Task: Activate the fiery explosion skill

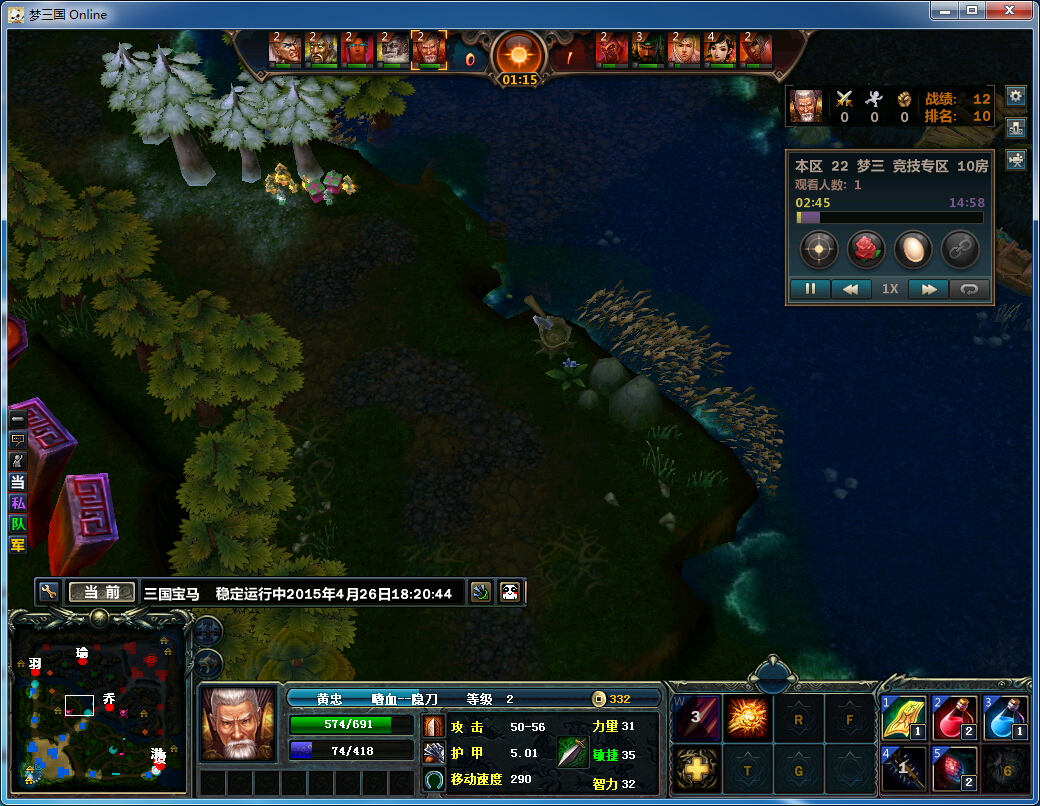Action: (746, 717)
